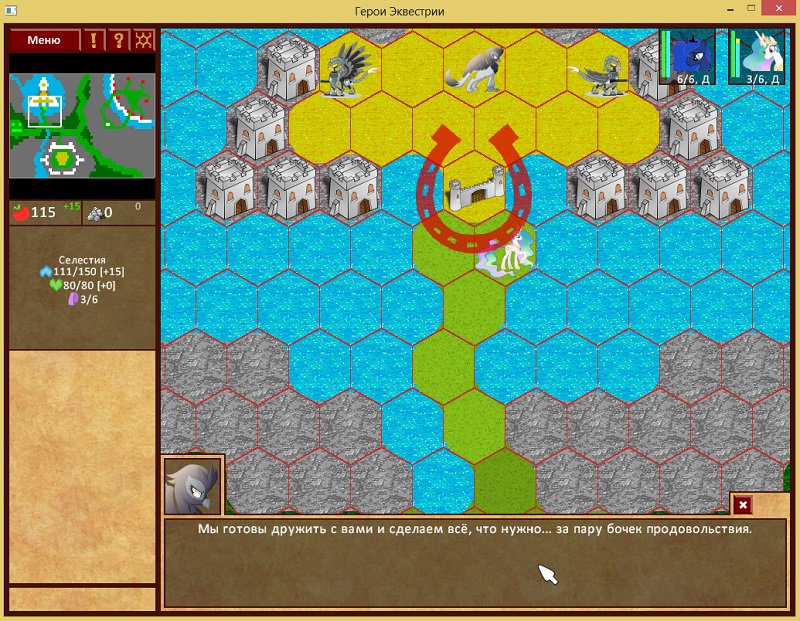Viewport: 800px width, 621px height.
Task: Minimize the game window
Action: coord(706,10)
